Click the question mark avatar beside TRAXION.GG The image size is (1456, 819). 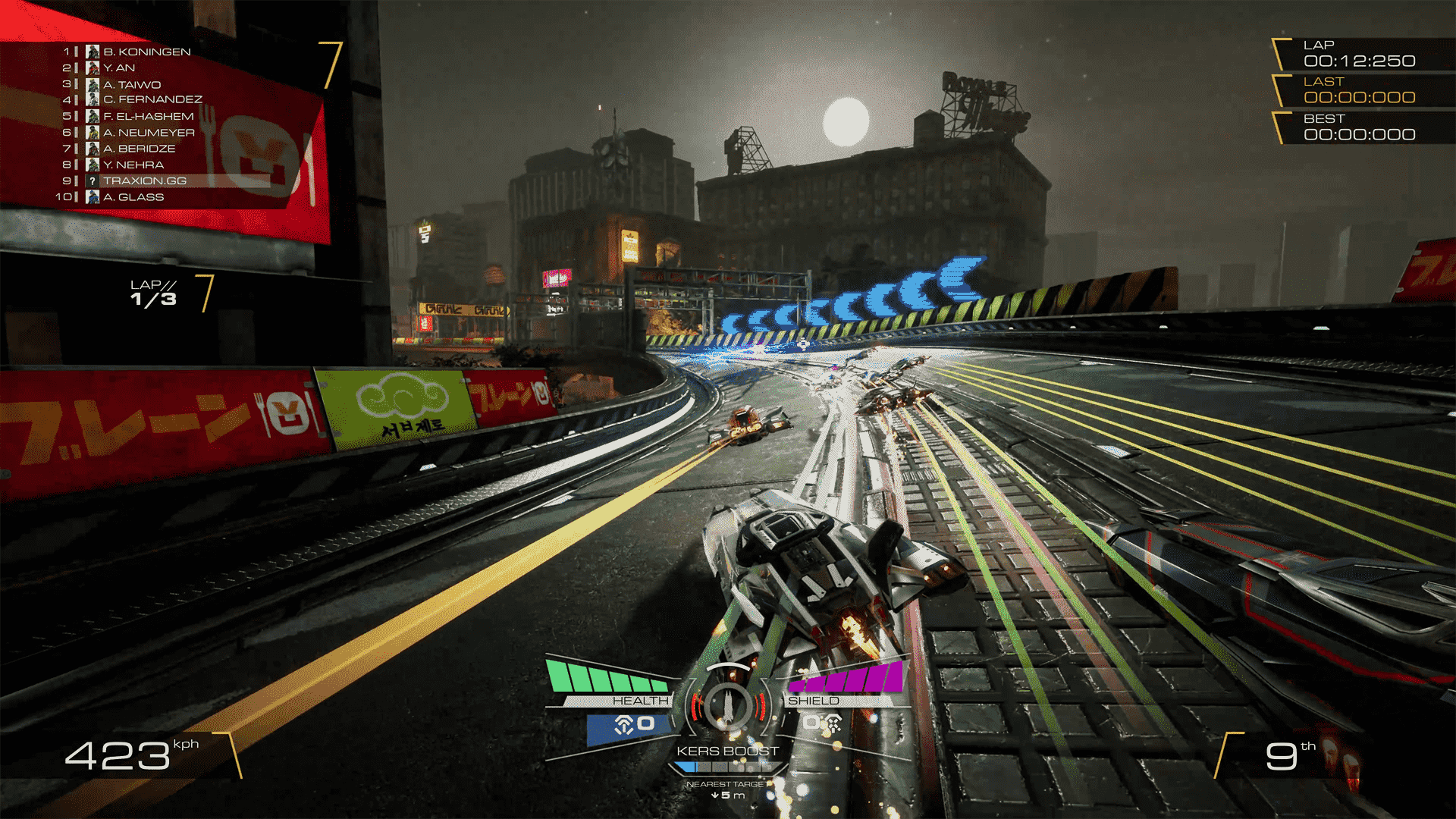click(93, 180)
